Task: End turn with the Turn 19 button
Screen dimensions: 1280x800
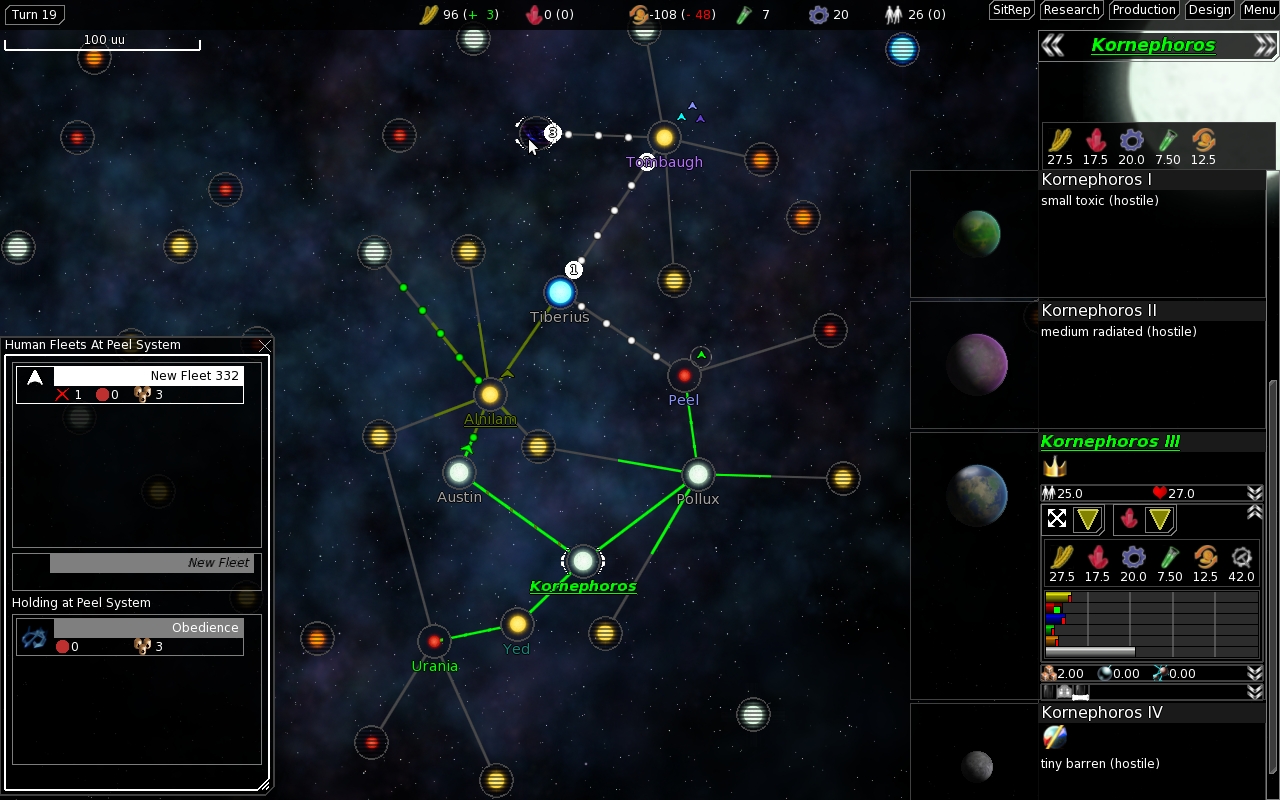Action: point(36,14)
